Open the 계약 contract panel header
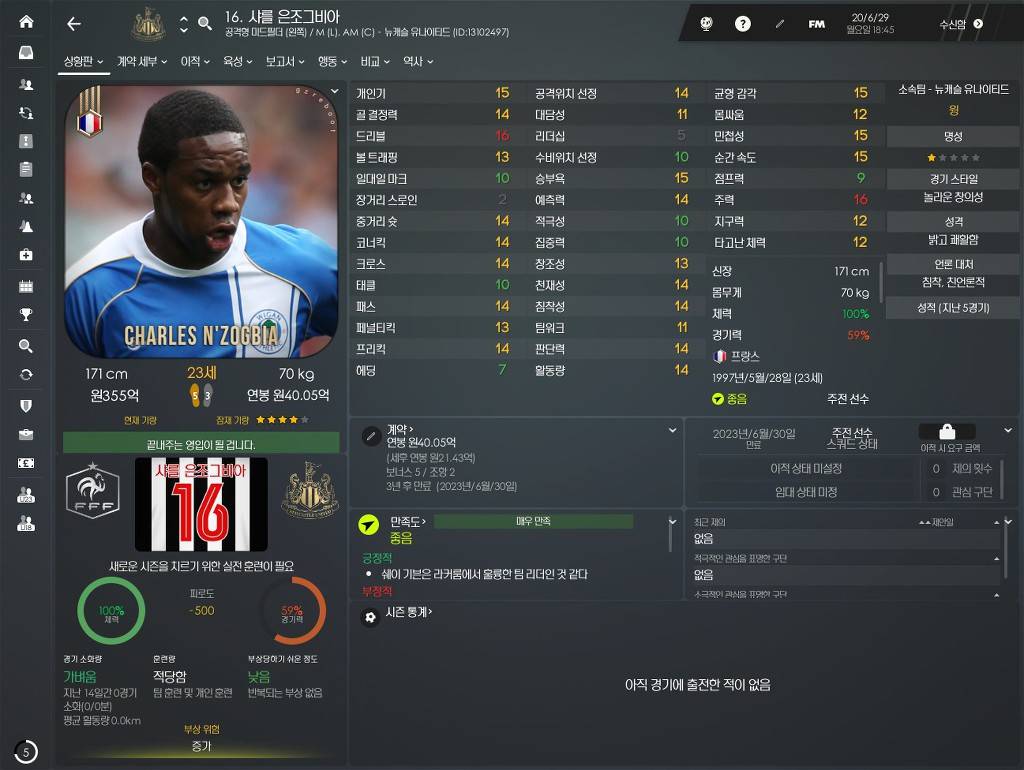The height and width of the screenshot is (770, 1024). click(400, 429)
